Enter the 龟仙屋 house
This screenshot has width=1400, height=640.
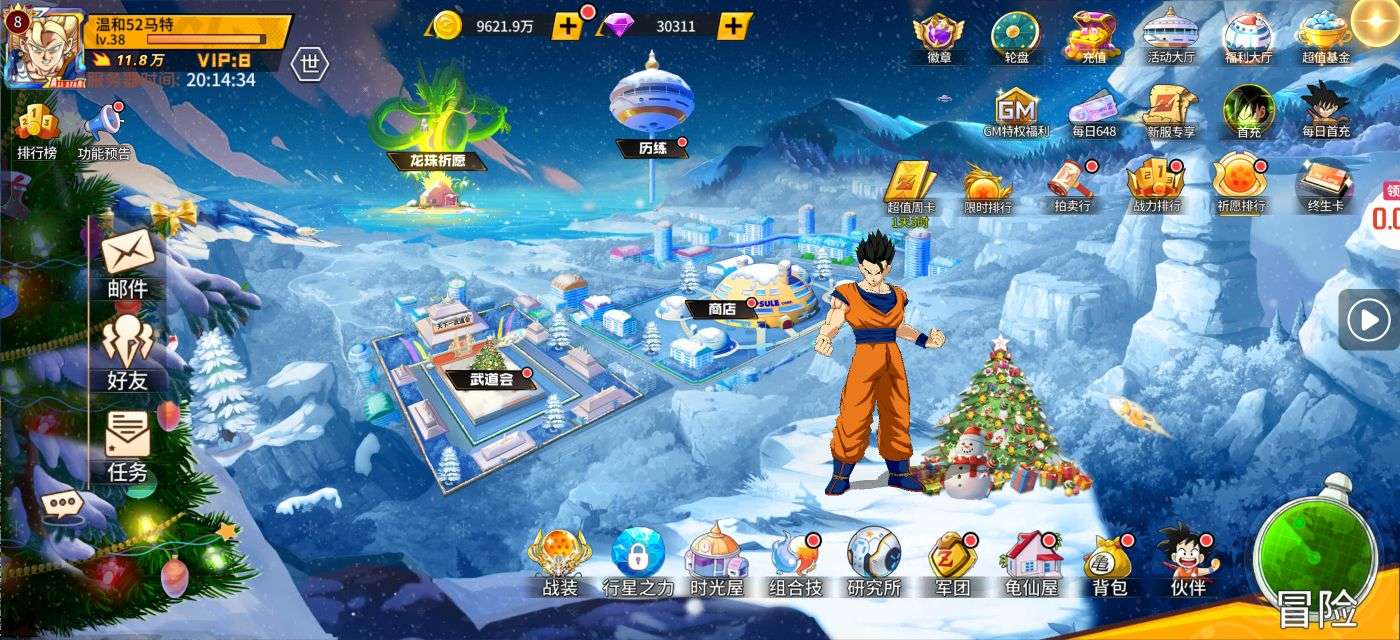[x=1032, y=562]
